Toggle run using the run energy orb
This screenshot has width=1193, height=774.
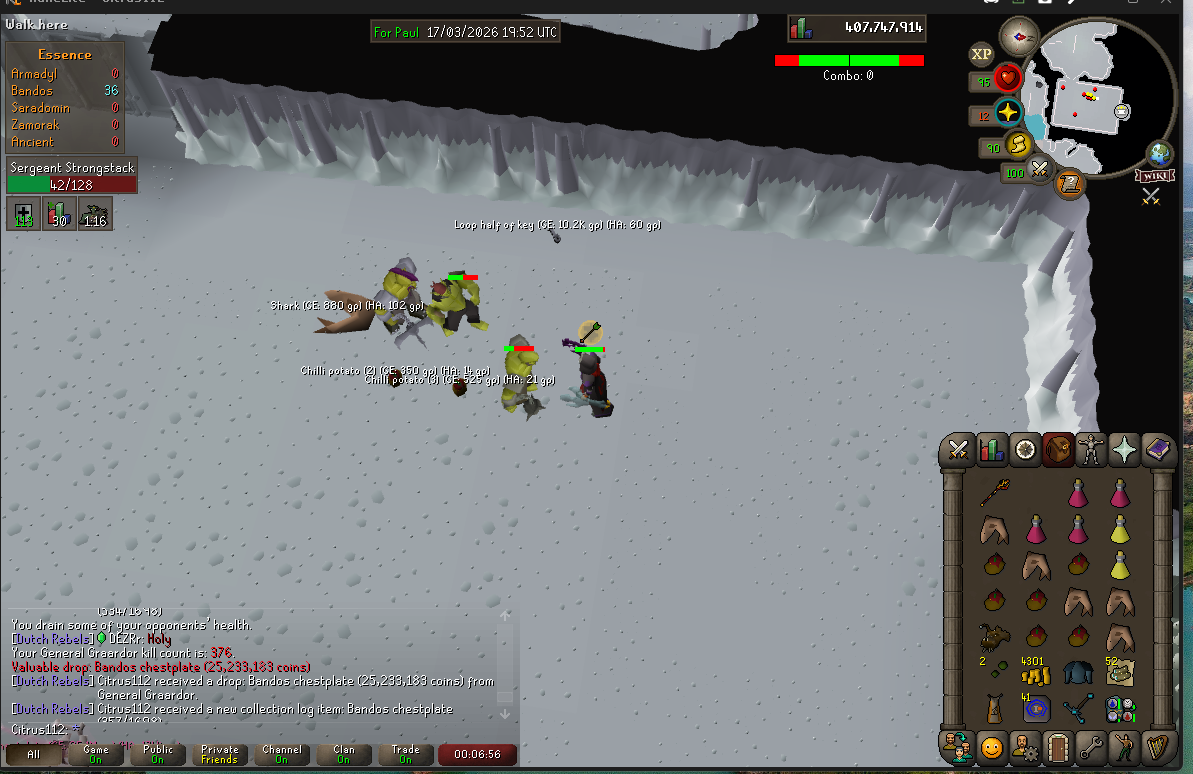[1018, 146]
